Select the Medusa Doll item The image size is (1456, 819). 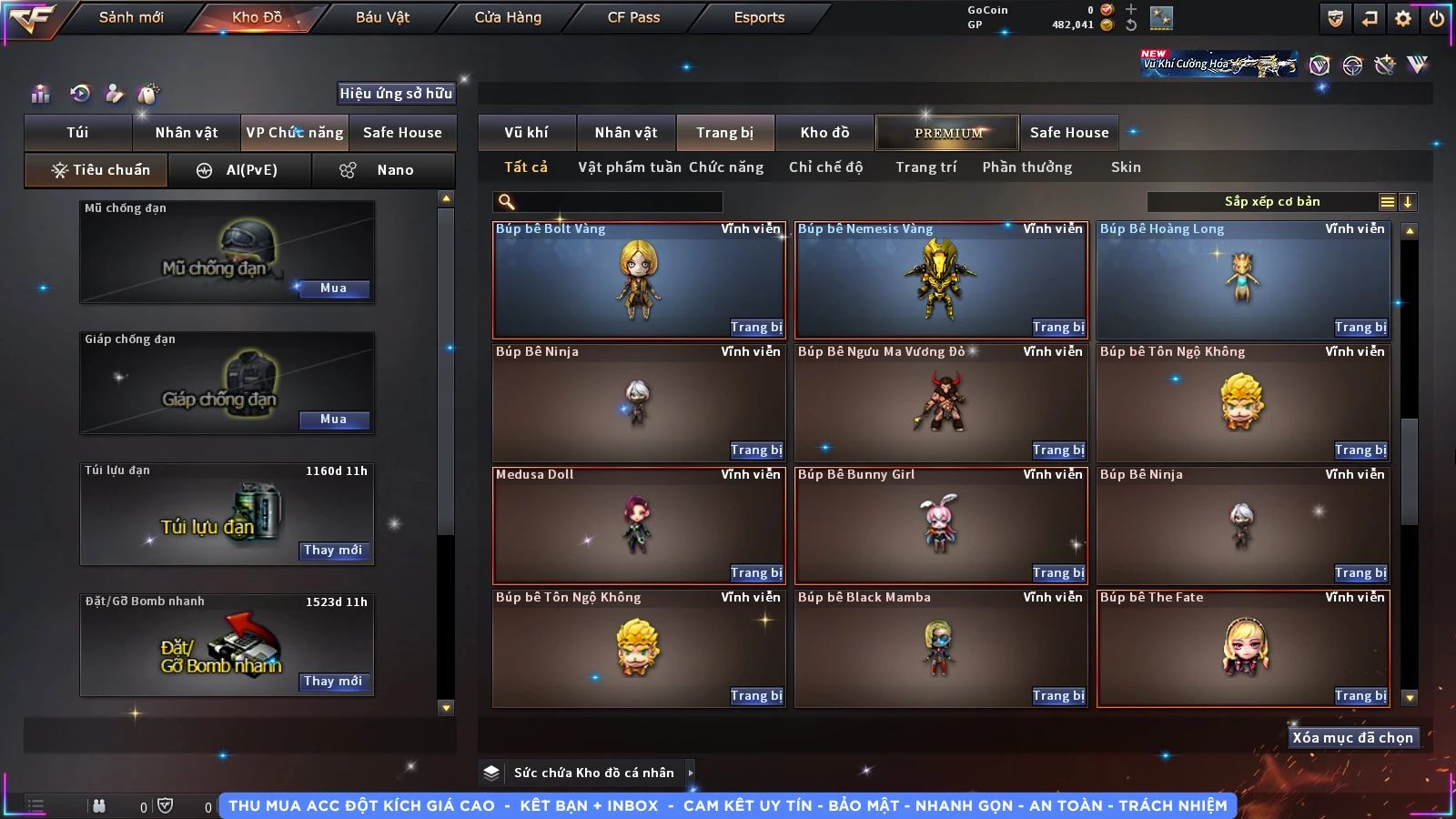click(x=637, y=525)
